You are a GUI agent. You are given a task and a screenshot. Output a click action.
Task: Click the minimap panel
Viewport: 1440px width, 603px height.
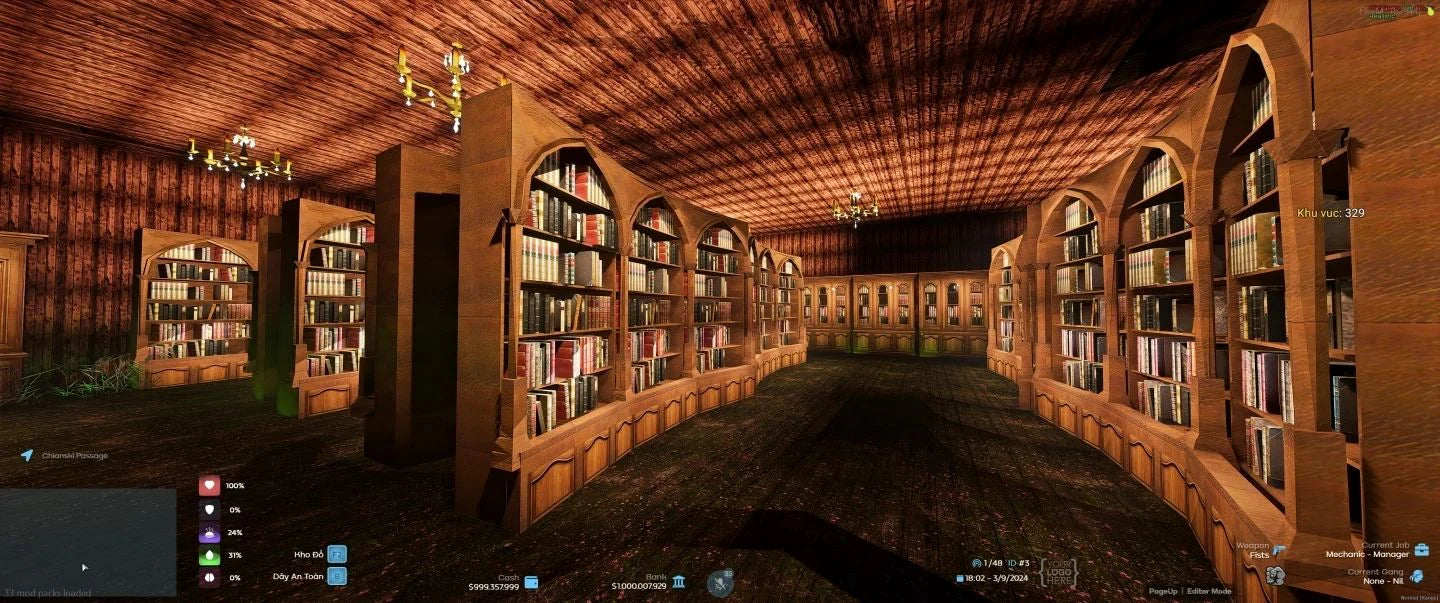88,541
